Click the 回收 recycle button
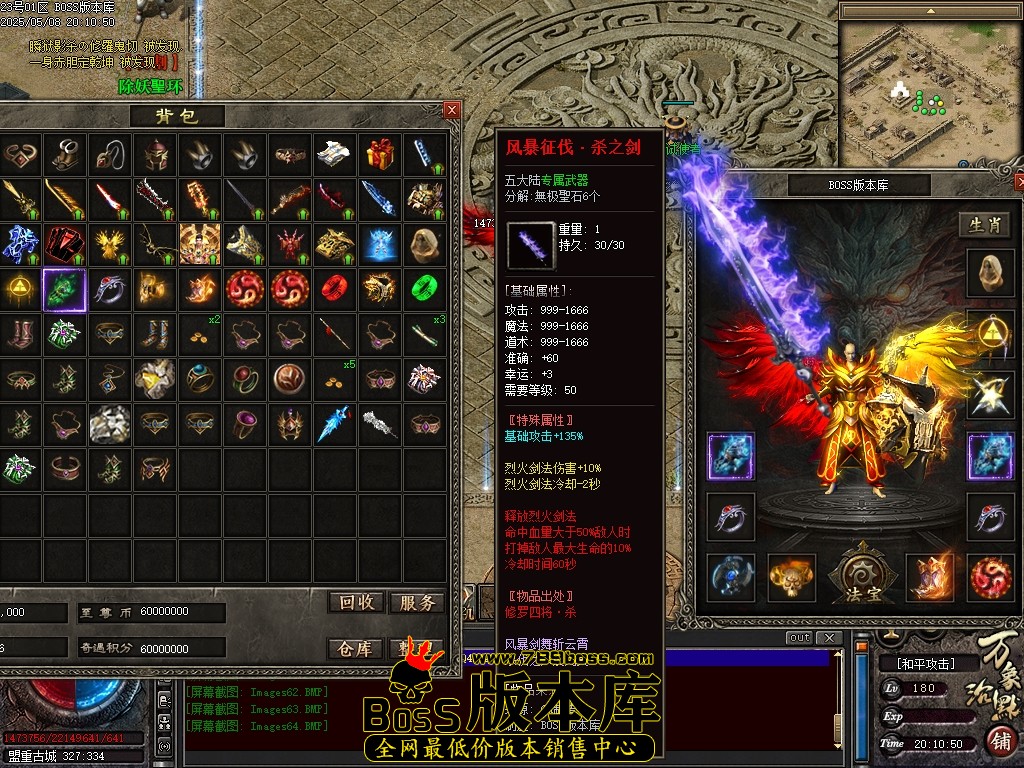Image resolution: width=1024 pixels, height=768 pixels. point(357,602)
